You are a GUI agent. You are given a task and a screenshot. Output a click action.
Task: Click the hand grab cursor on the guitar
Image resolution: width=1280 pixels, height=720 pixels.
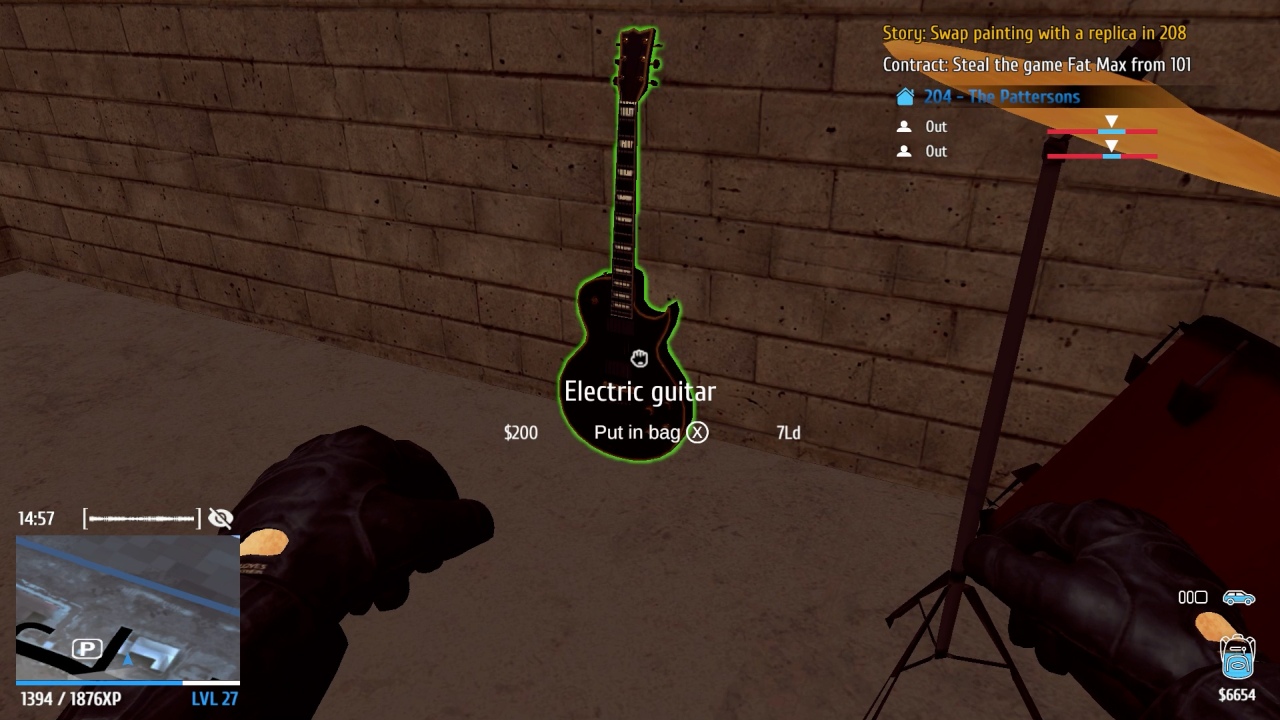[x=639, y=358]
